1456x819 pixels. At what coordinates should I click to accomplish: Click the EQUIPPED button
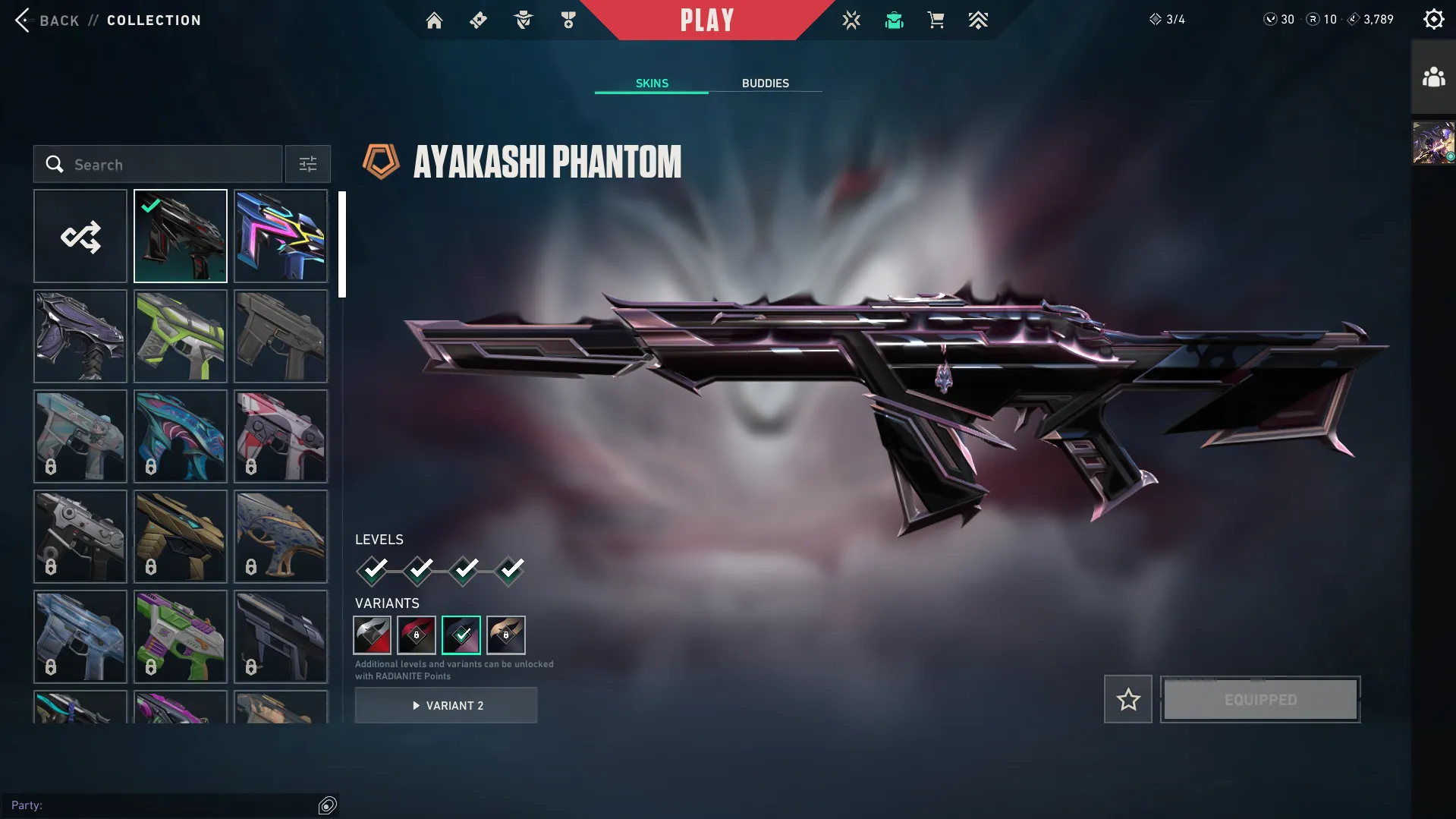click(x=1260, y=699)
